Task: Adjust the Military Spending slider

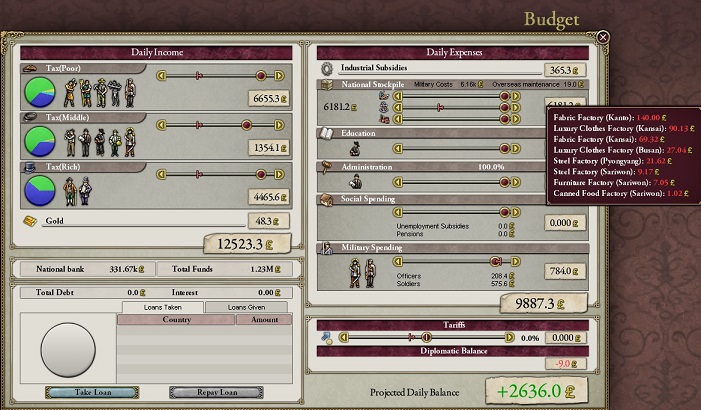Action: (498, 262)
